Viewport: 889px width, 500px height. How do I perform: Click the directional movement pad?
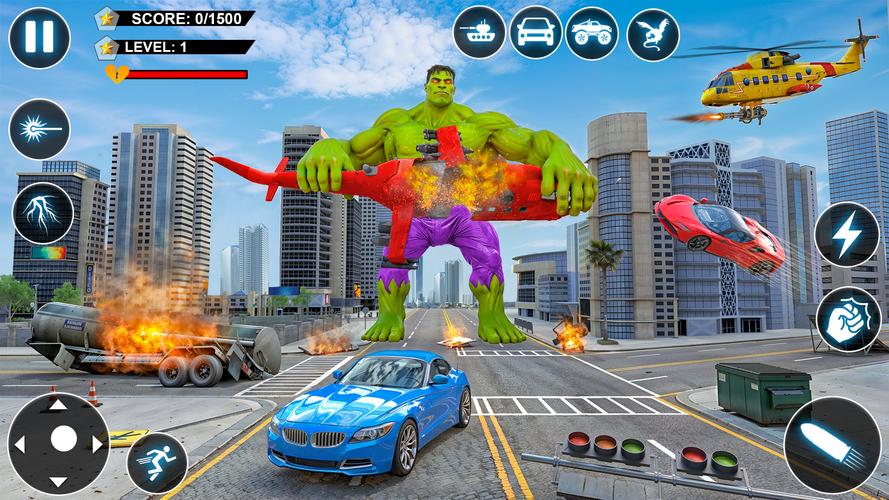[58, 443]
